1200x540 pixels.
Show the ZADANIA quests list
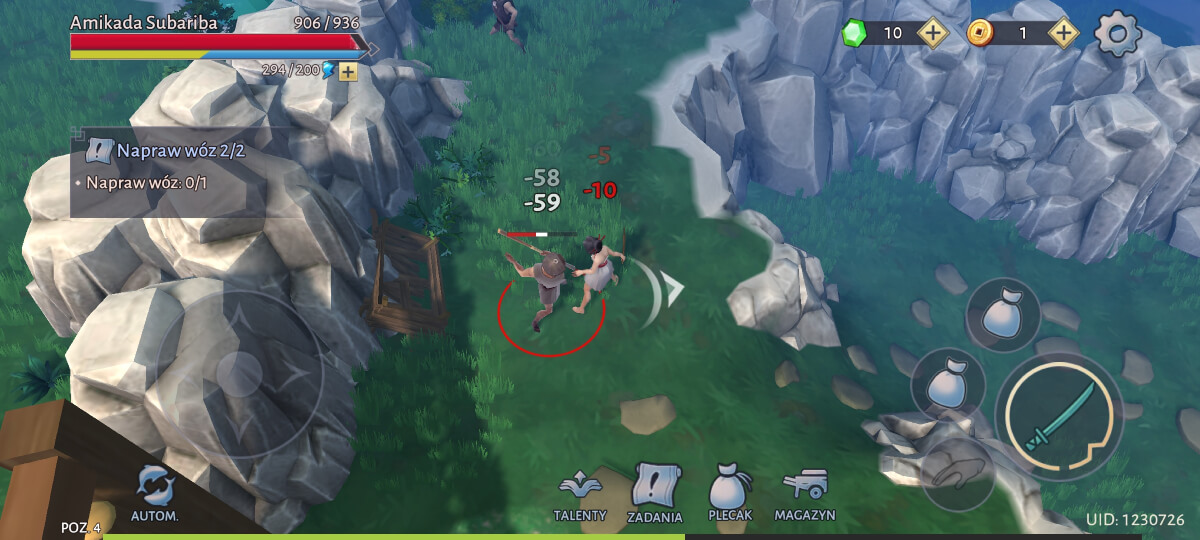click(655, 493)
